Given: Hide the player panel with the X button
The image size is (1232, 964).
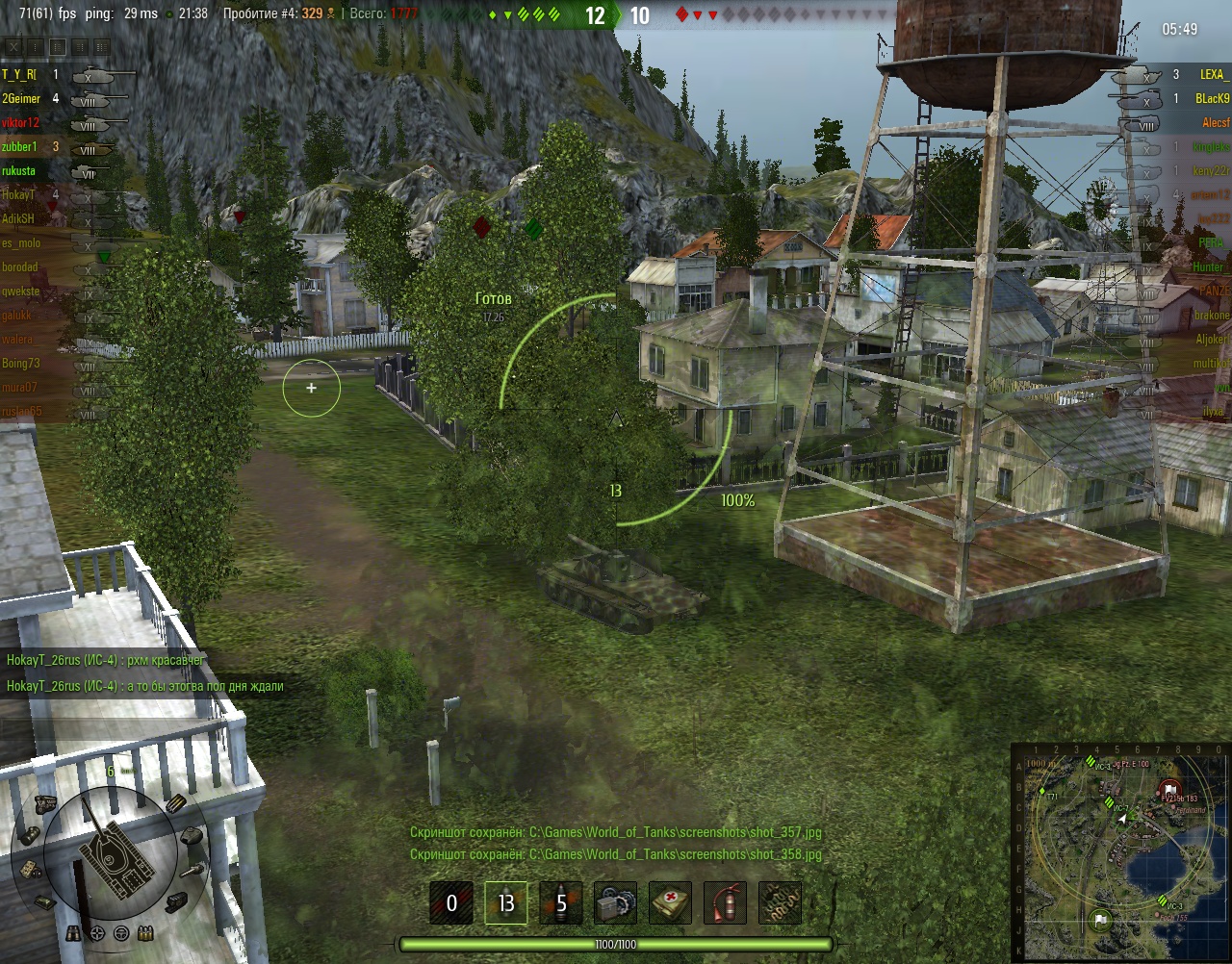Looking at the screenshot, I should point(13,46).
